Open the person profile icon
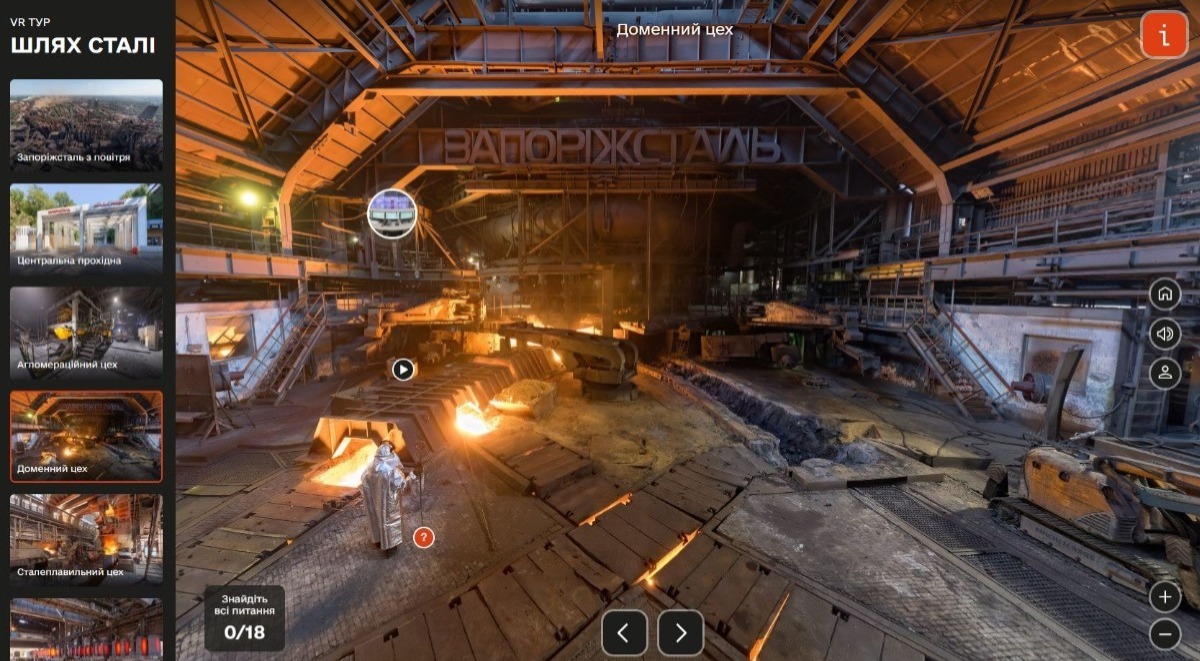The width and height of the screenshot is (1200, 661). pyautogui.click(x=1164, y=374)
